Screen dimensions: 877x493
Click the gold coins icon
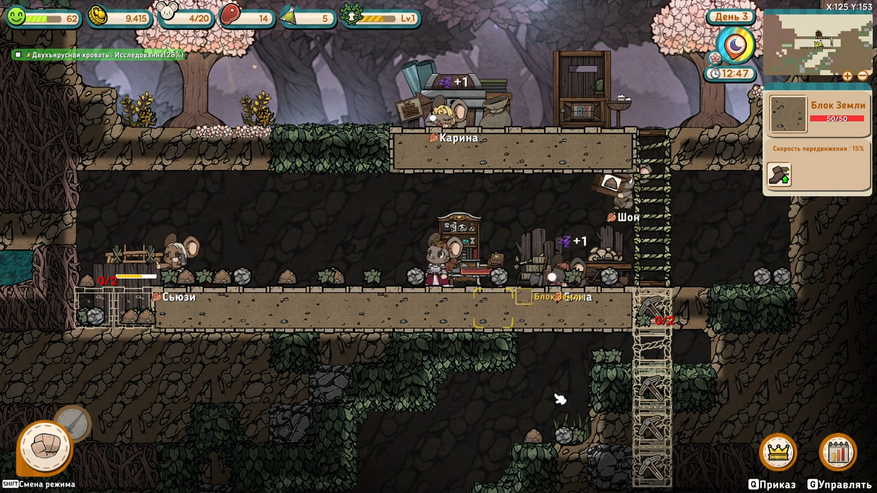pyautogui.click(x=99, y=16)
